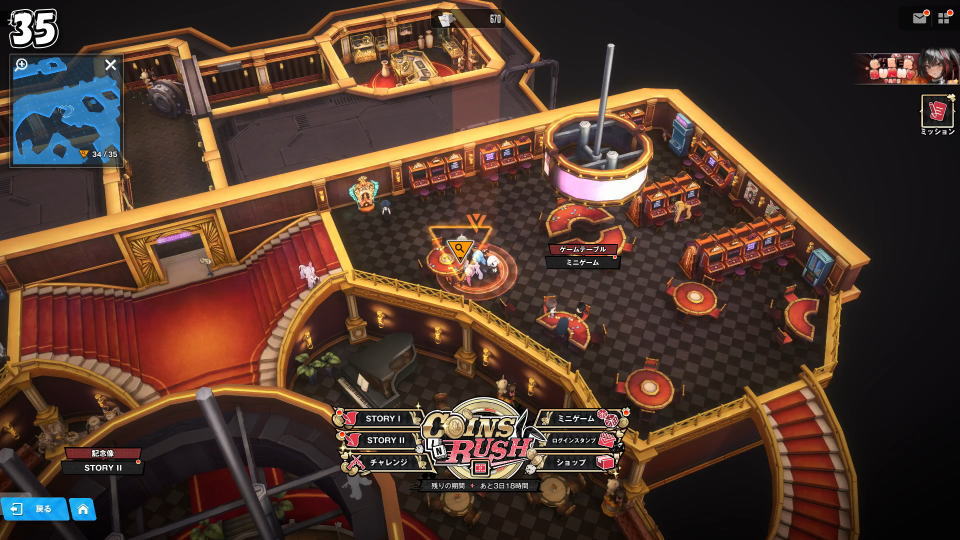
Task: Open the ログインスタンプ login stamp entry
Action: point(574,440)
